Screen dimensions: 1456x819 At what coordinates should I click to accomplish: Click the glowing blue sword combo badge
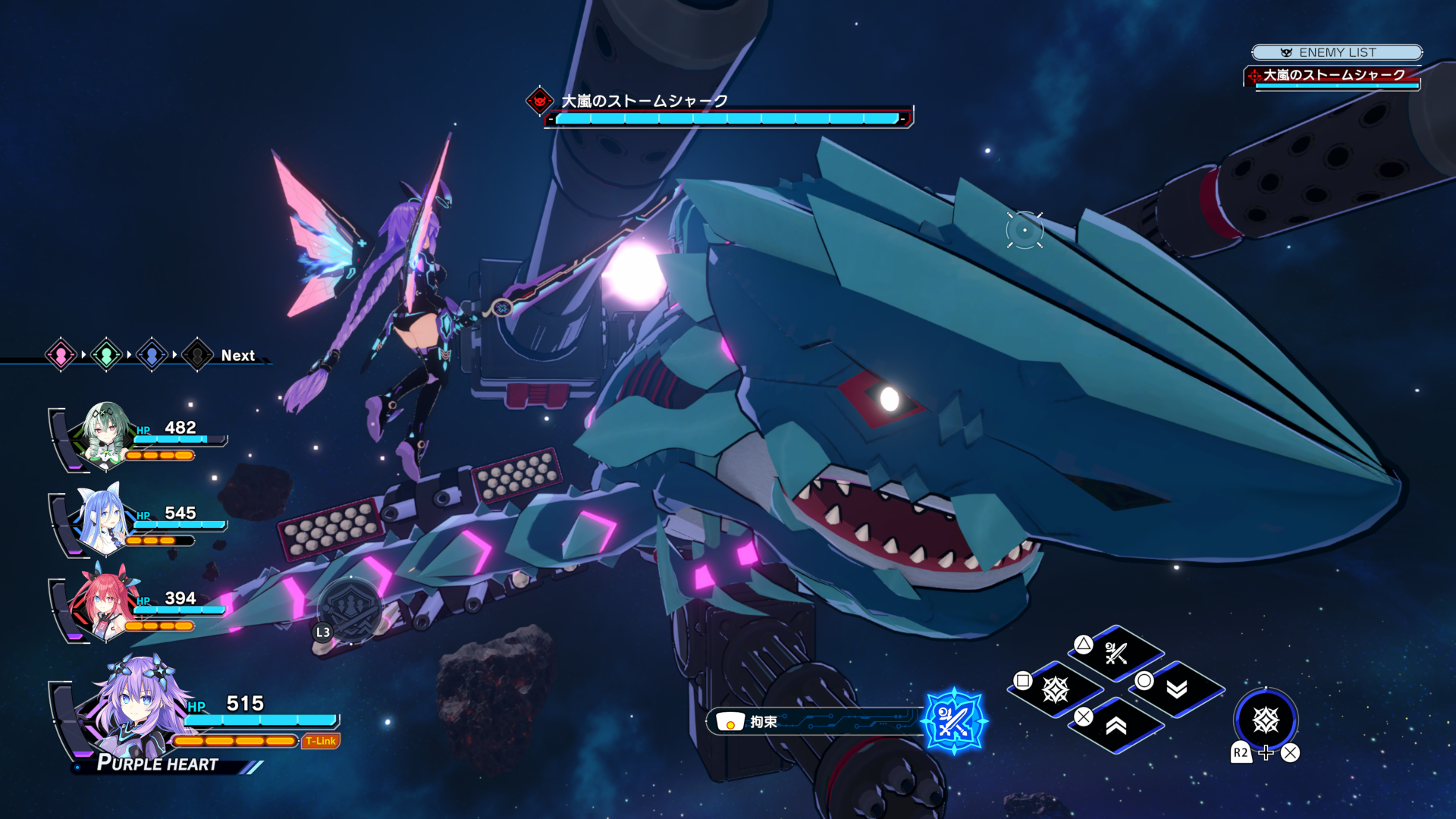[x=953, y=721]
